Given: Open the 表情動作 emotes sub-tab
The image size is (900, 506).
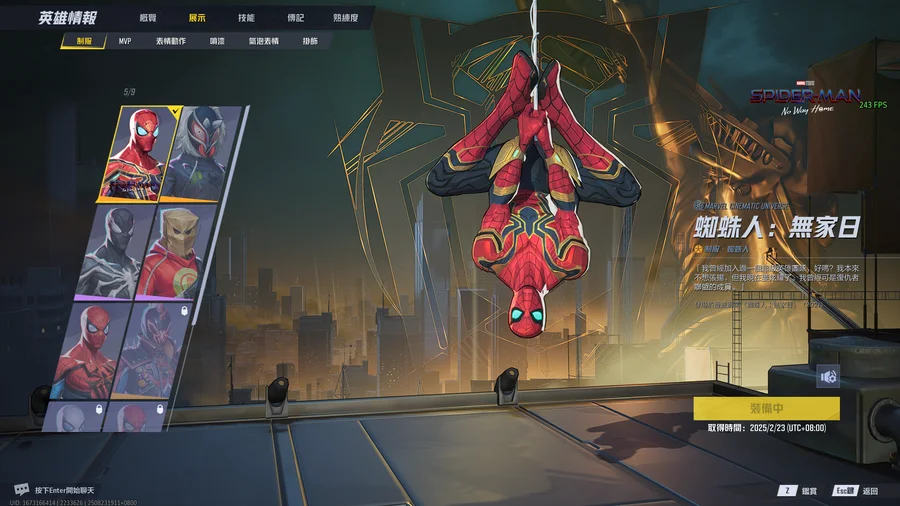Looking at the screenshot, I should tap(171, 41).
